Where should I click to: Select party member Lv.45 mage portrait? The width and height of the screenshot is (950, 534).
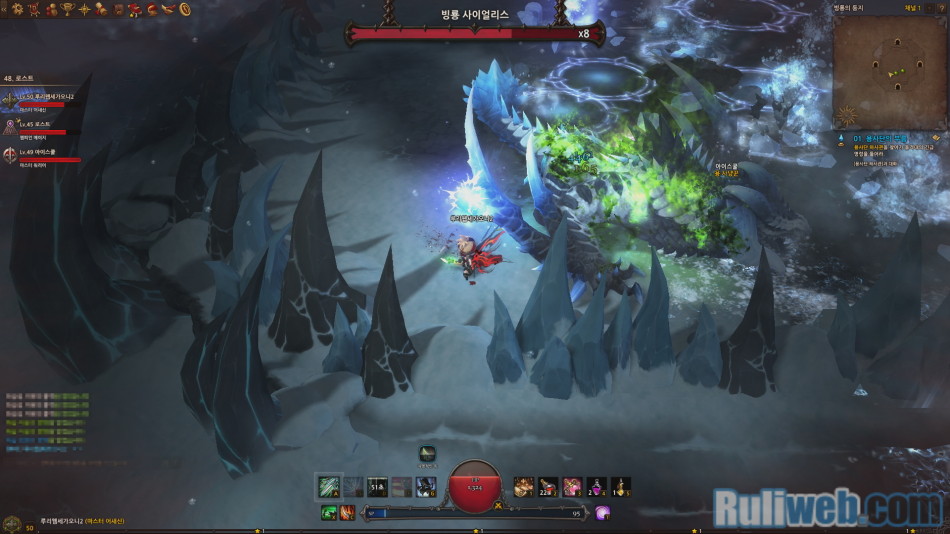point(11,126)
